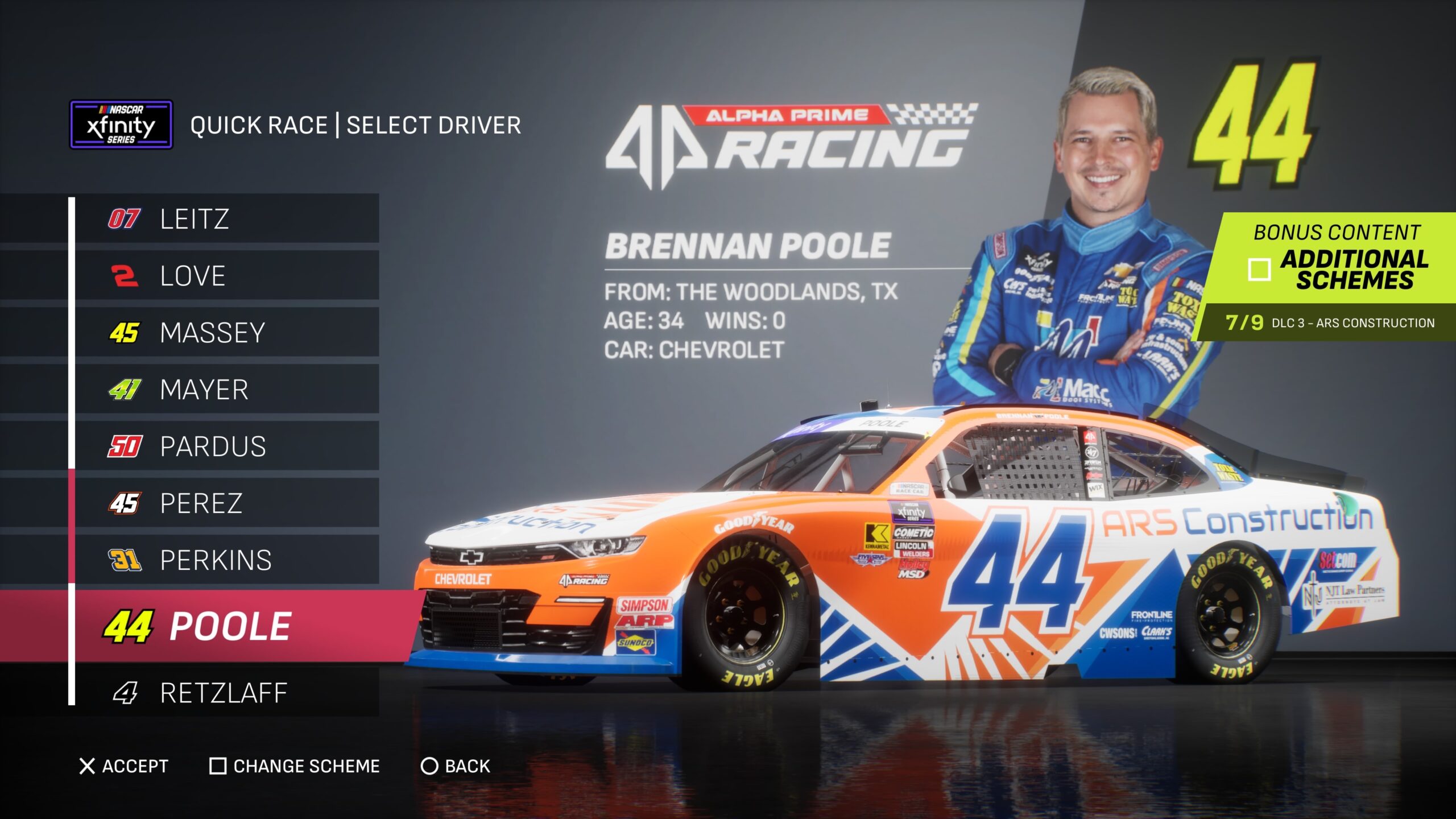The image size is (1456, 819).
Task: Select number 41 Mayer
Action: (226, 389)
